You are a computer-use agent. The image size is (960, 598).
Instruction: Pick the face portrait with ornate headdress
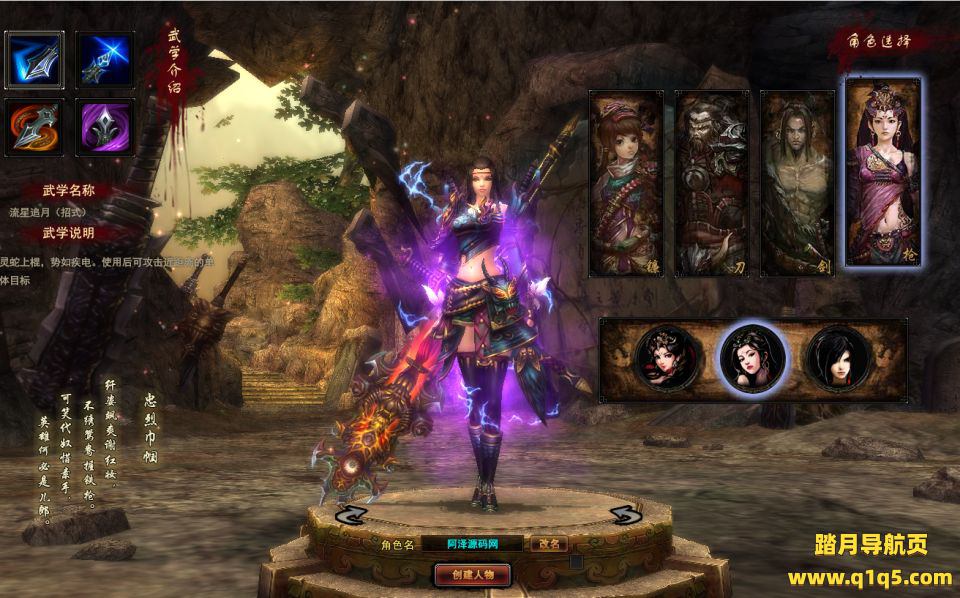click(666, 359)
